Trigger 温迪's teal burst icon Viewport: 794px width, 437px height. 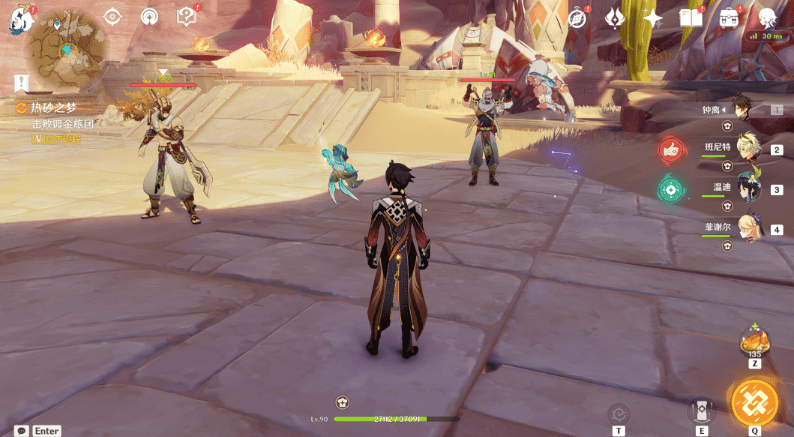pos(671,188)
